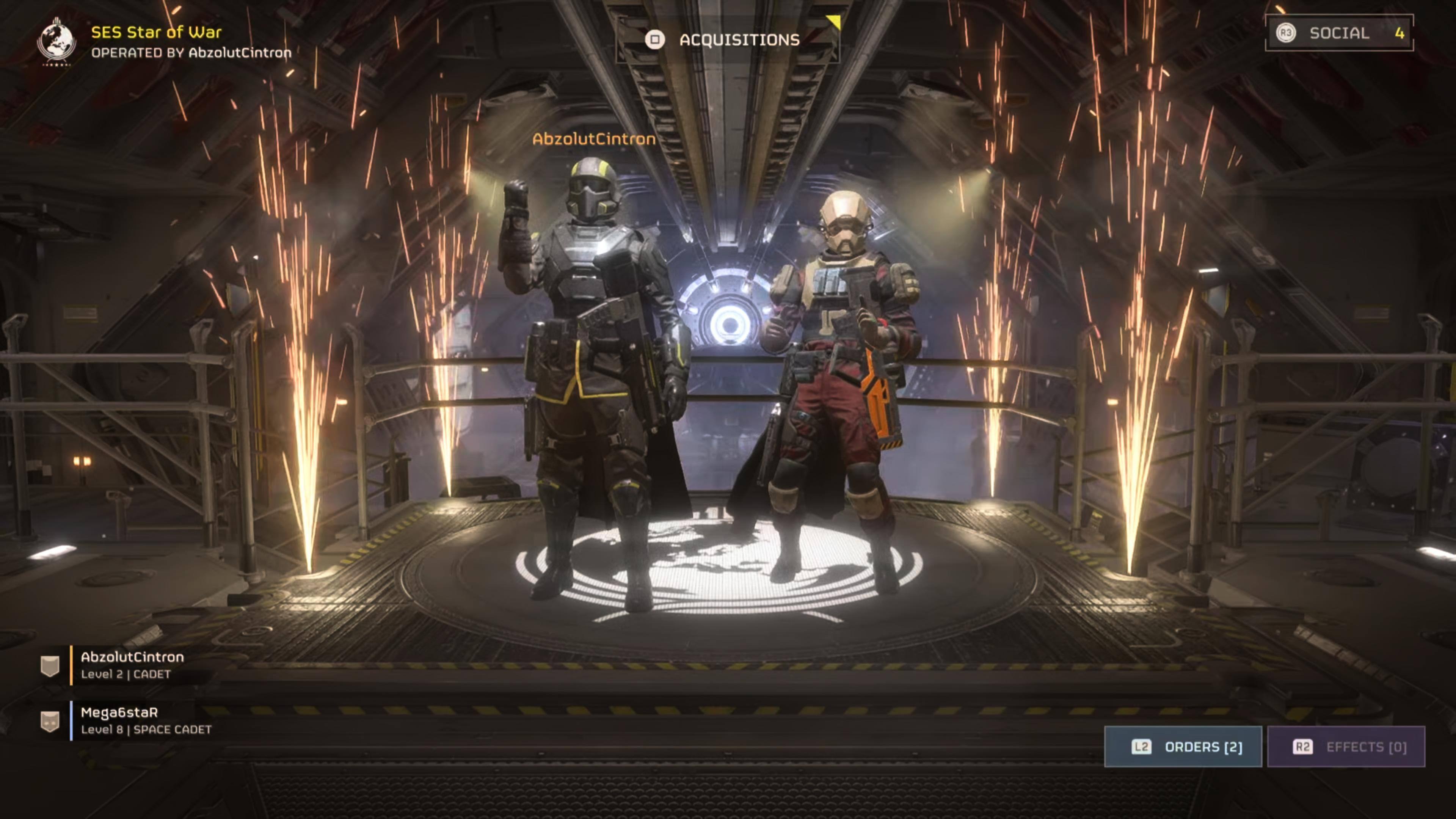This screenshot has height=819, width=1456.
Task: Show the Orders list
Action: pos(1183,747)
